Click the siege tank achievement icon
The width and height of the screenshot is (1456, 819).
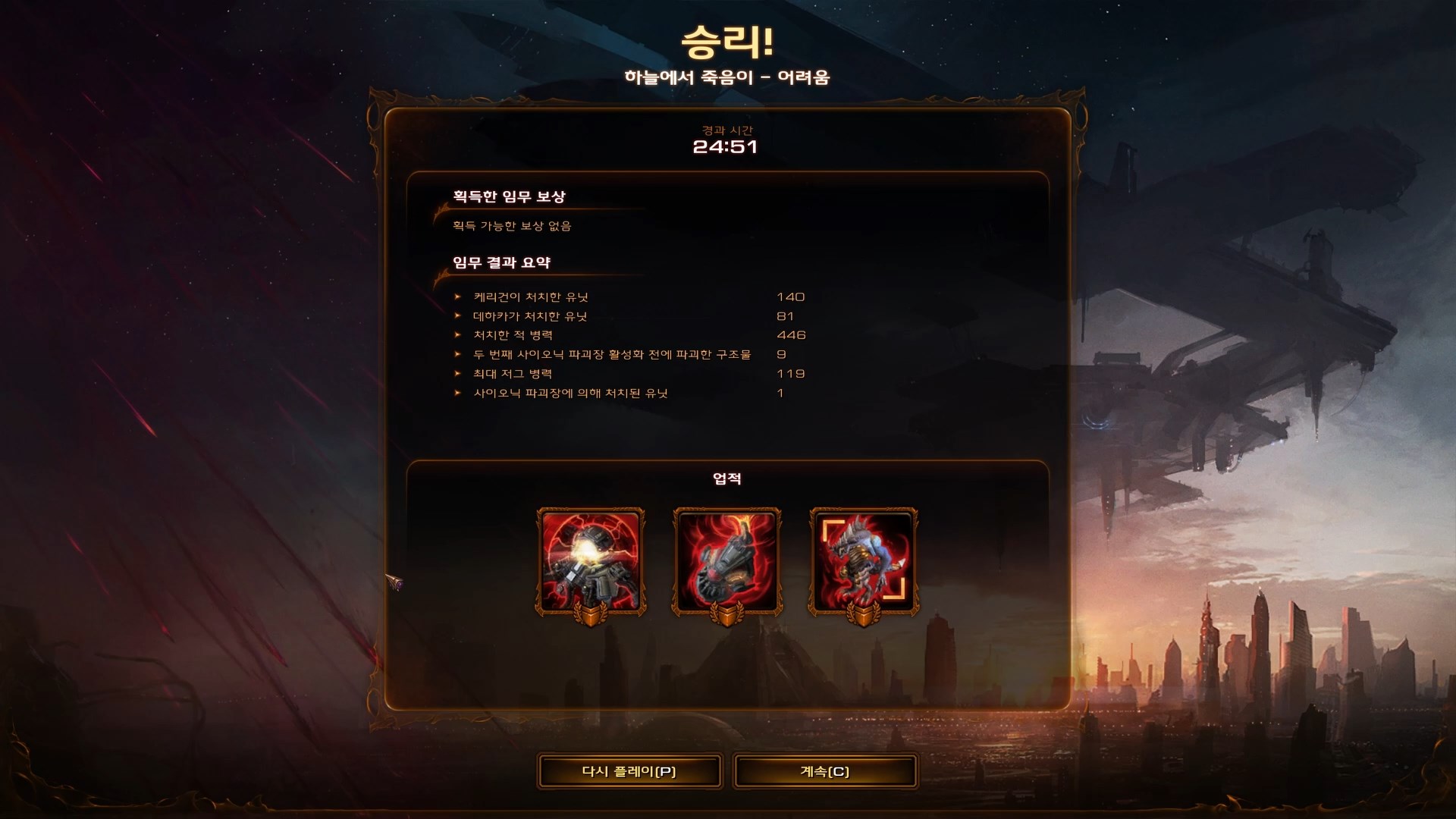(x=726, y=559)
